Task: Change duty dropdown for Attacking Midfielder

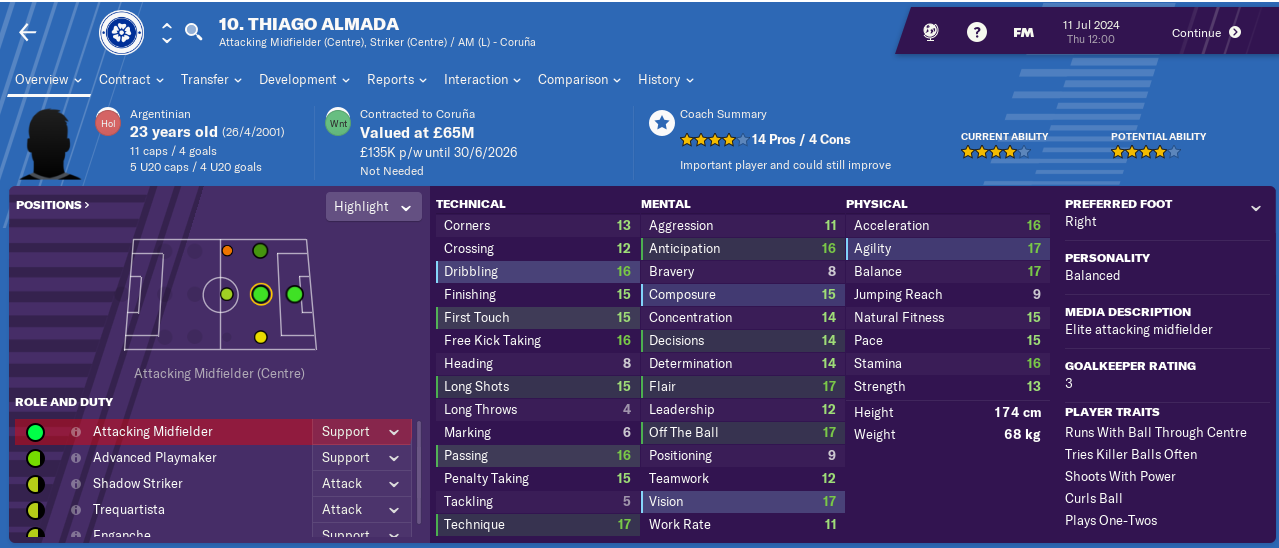Action: point(364,432)
